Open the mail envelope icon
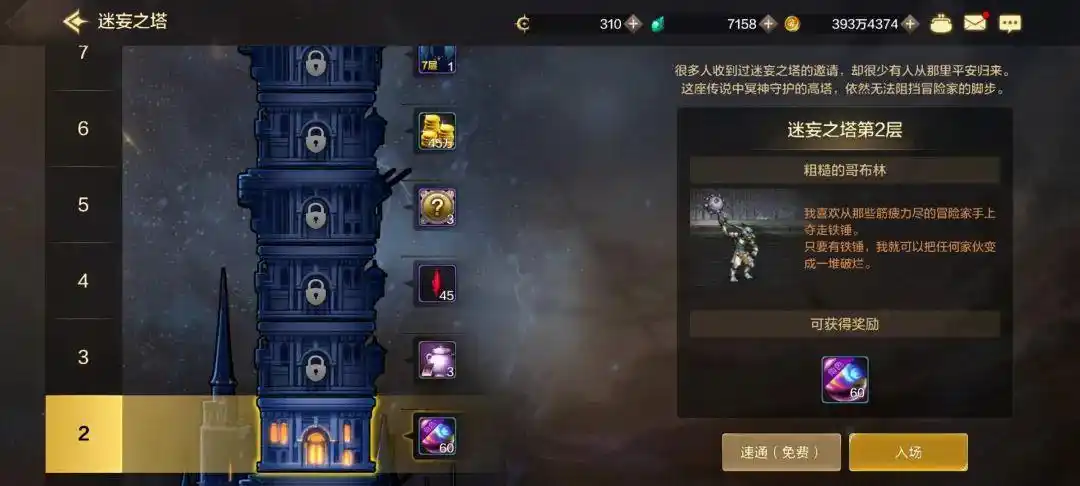The image size is (1080, 486). [x=974, y=23]
